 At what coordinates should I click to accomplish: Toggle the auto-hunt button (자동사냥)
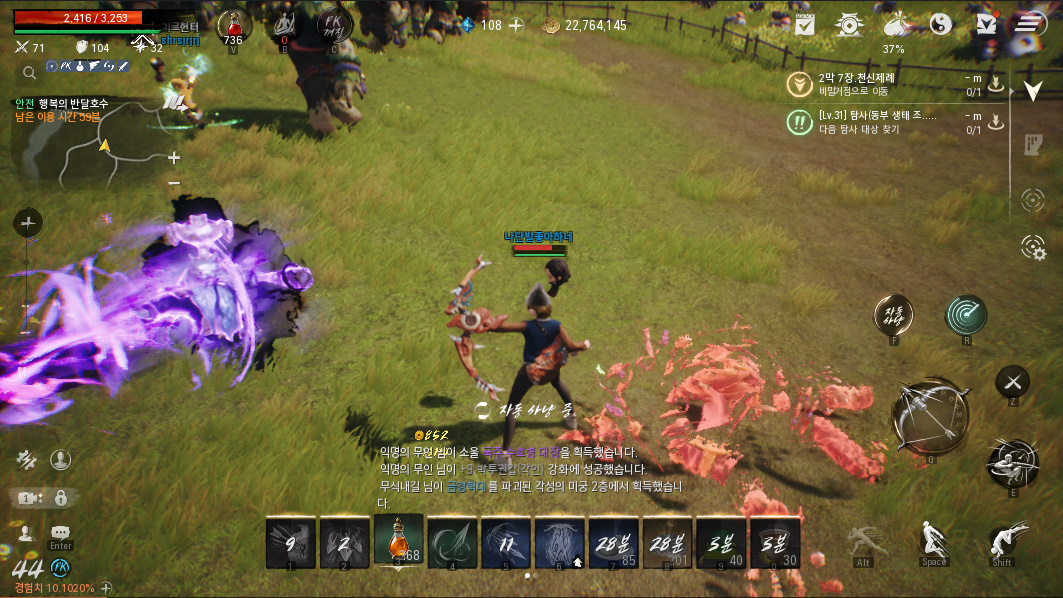(893, 314)
